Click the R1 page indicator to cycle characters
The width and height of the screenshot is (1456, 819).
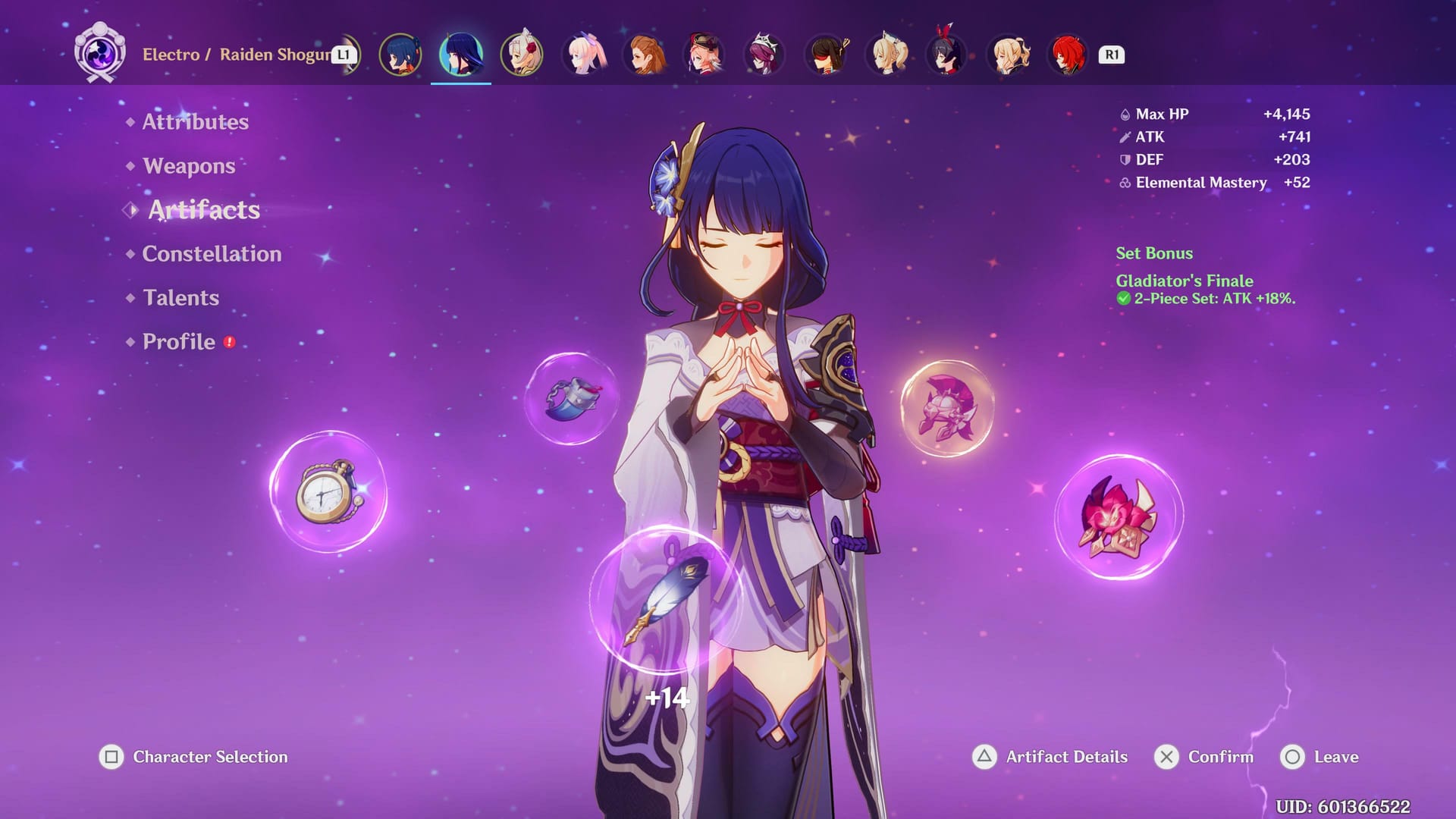pyautogui.click(x=1110, y=55)
